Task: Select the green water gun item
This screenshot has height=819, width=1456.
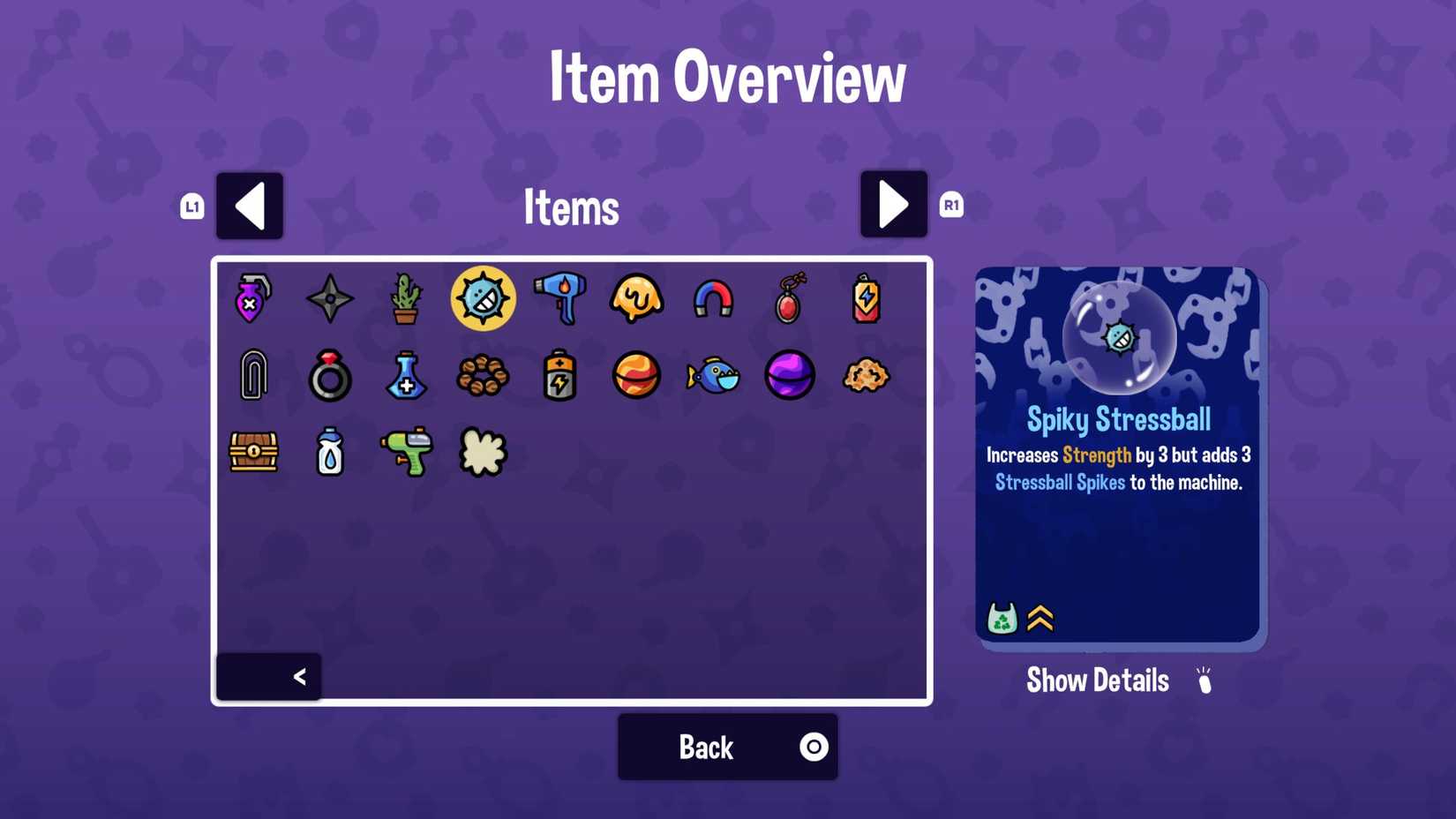Action: (x=406, y=453)
